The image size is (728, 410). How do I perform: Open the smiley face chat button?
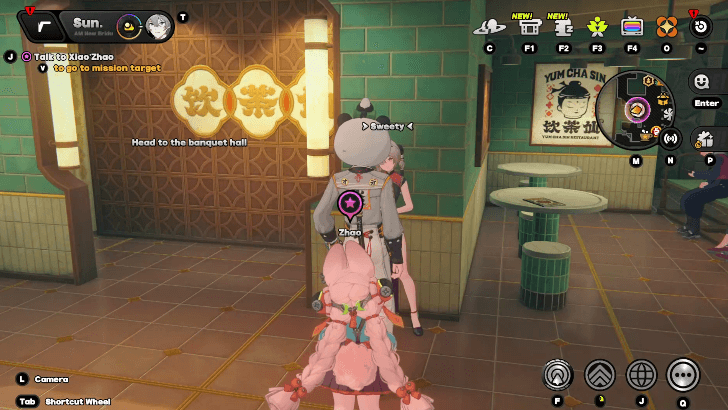(x=705, y=82)
